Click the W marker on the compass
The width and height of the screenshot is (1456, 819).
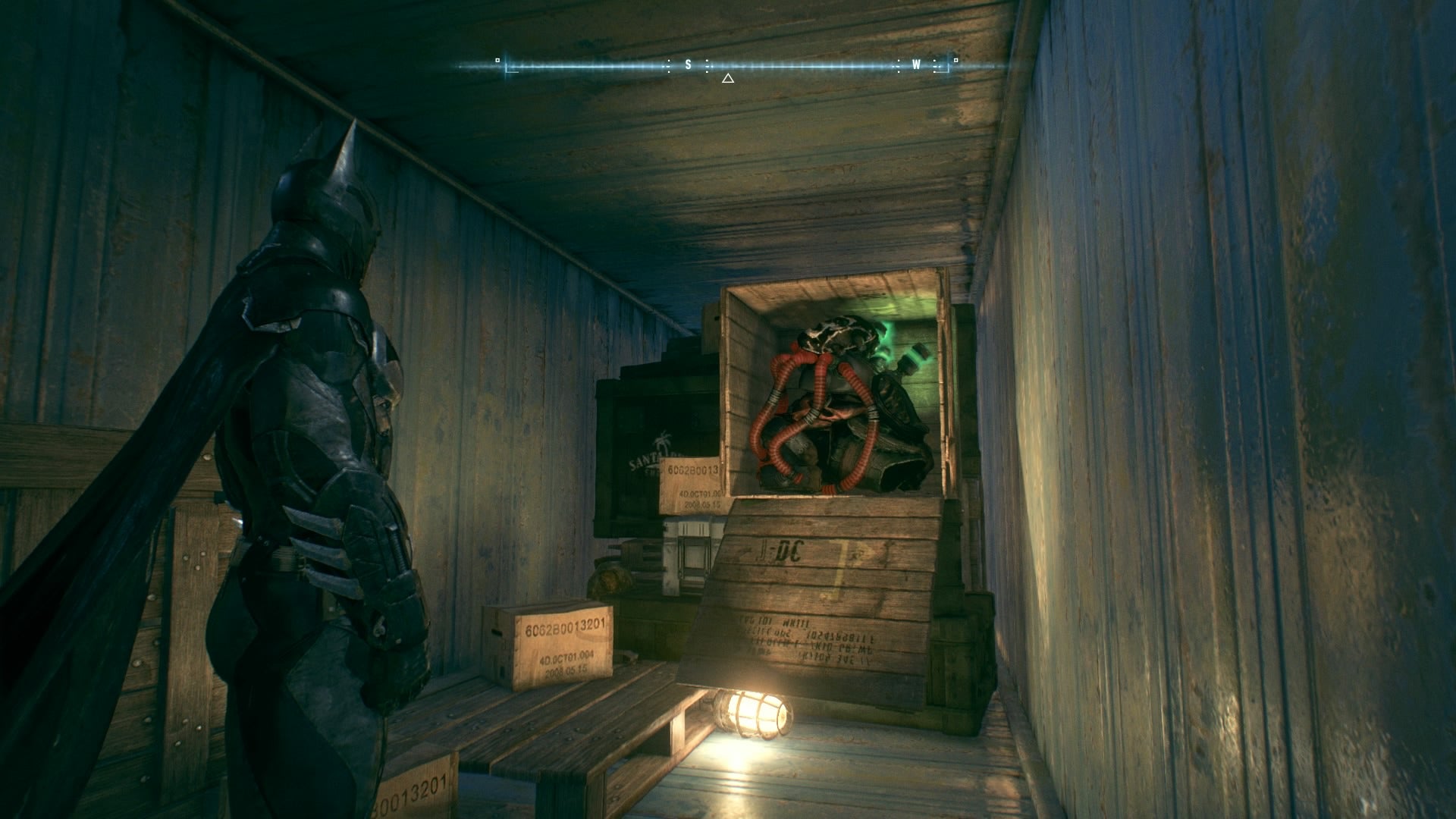point(916,66)
